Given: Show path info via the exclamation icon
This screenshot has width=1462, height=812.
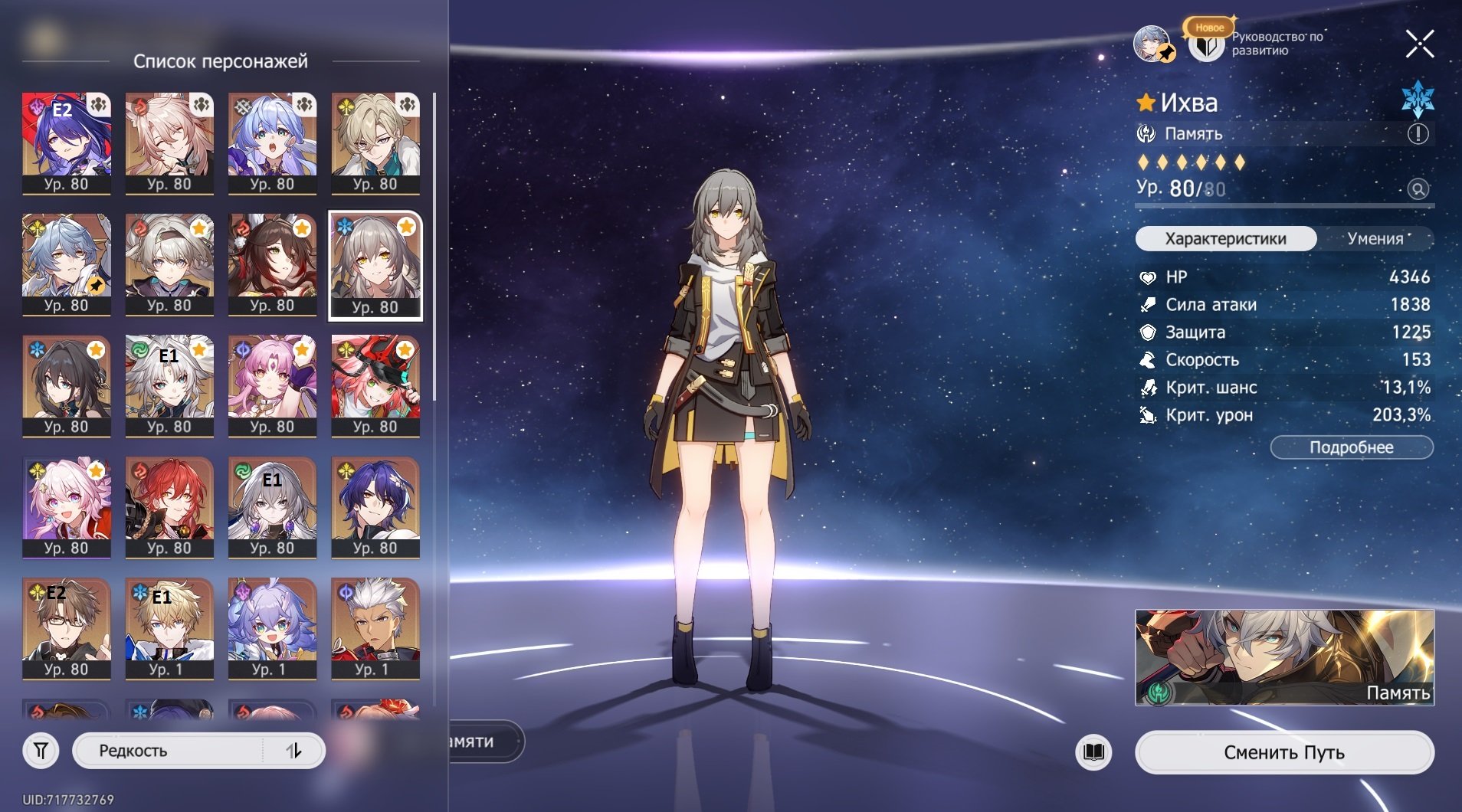Looking at the screenshot, I should 1418,134.
